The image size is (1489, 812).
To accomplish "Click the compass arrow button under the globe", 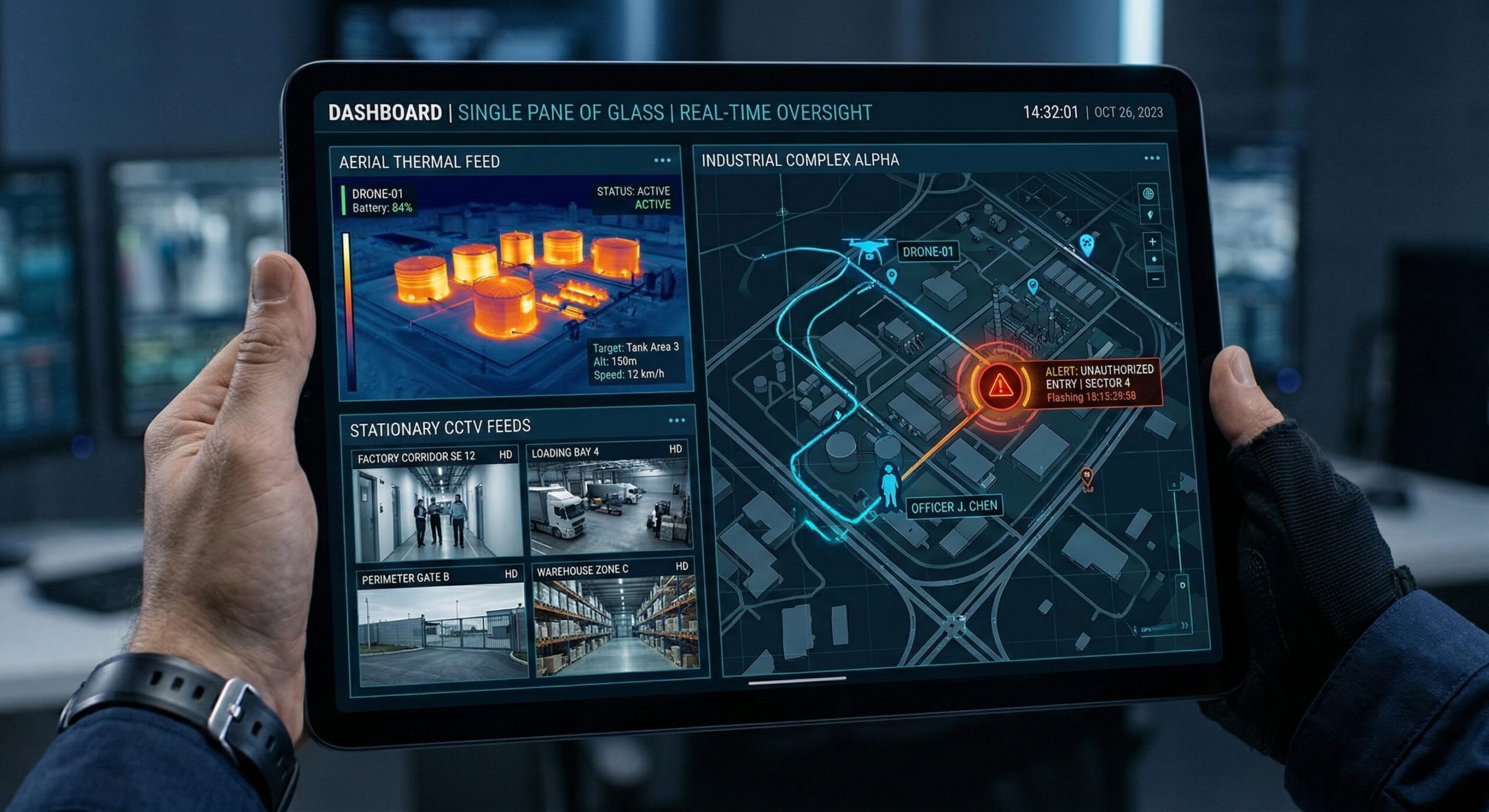I will coord(1150,215).
